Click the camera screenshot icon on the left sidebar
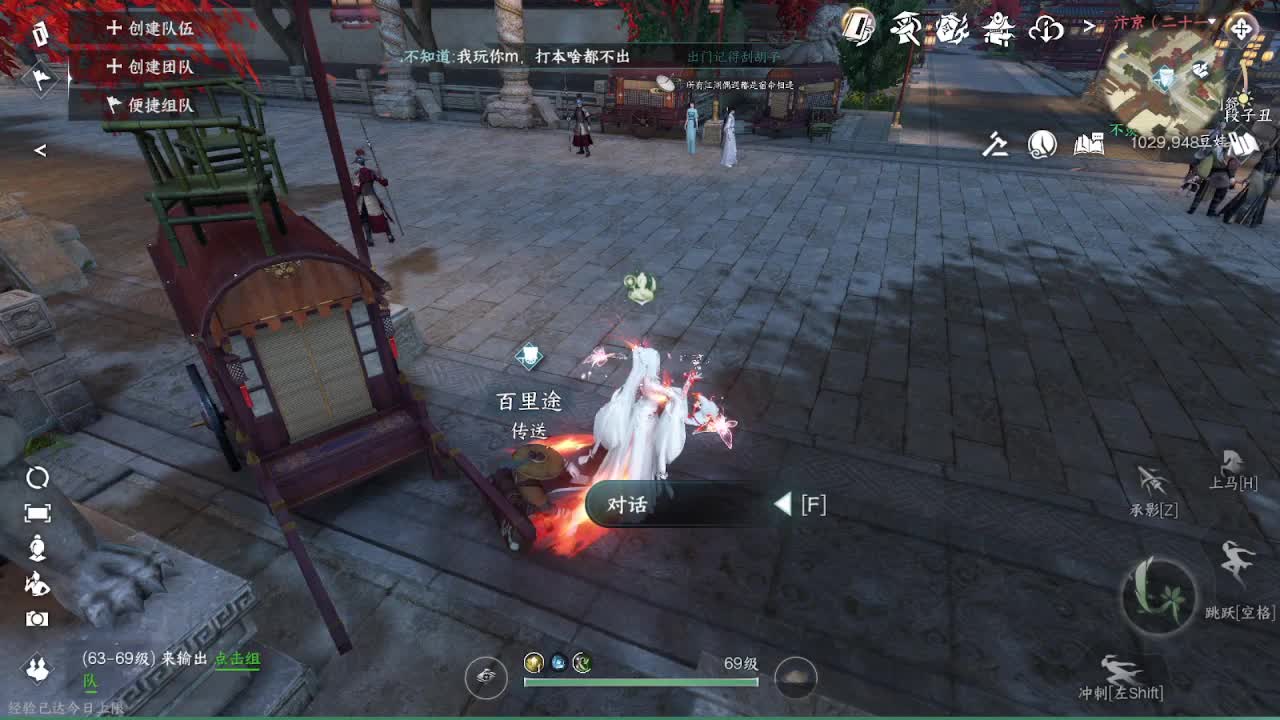 pyautogui.click(x=36, y=618)
